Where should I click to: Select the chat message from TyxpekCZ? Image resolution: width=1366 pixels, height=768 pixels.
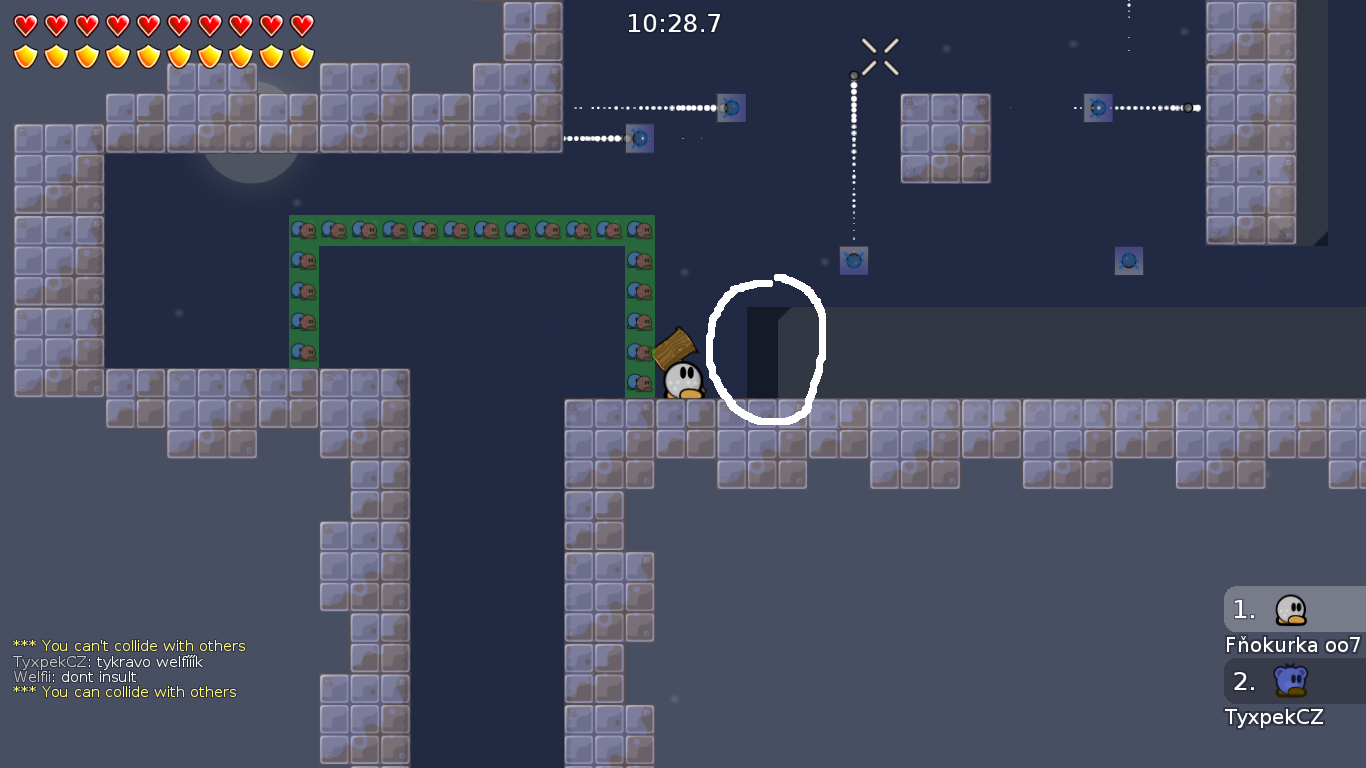point(108,661)
